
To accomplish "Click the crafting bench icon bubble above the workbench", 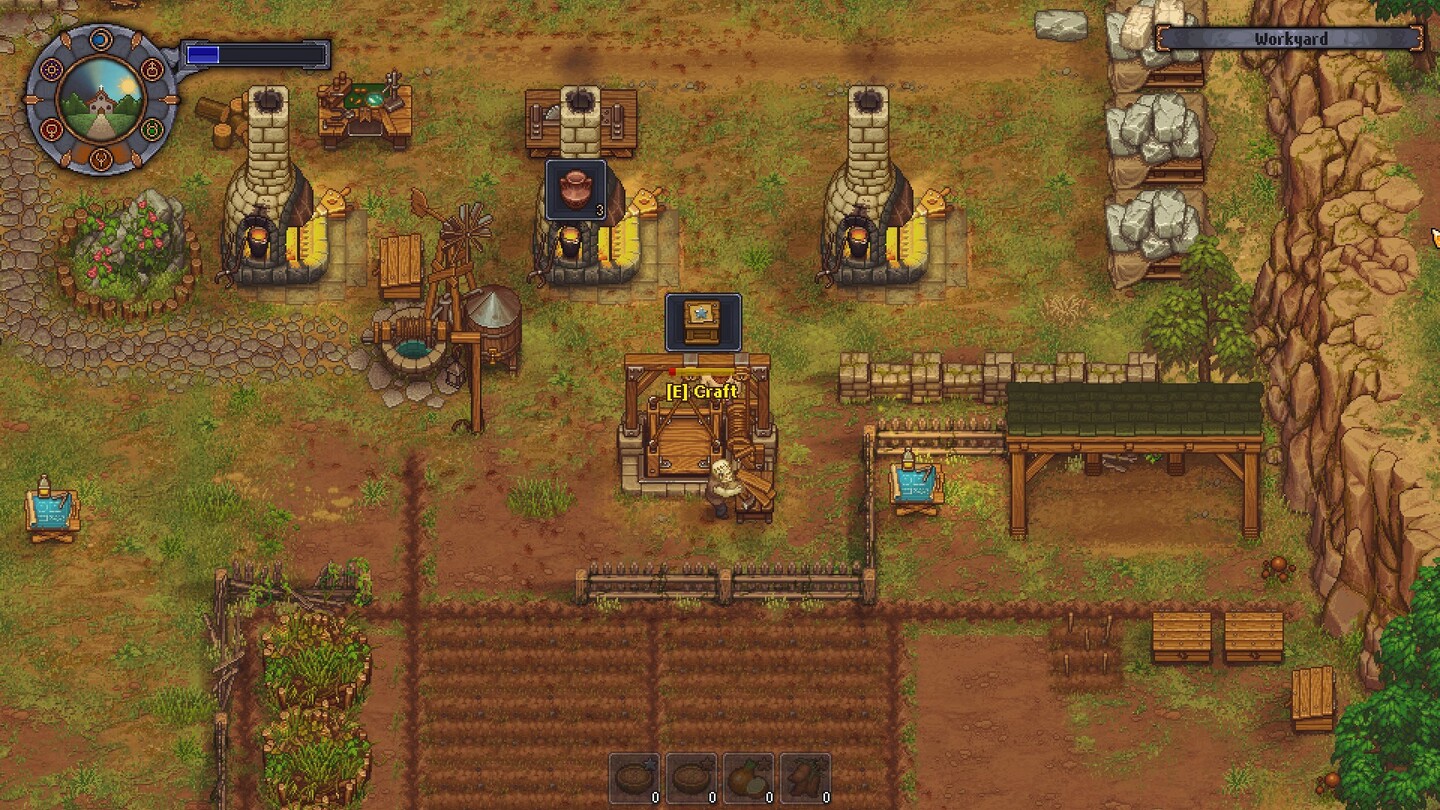I will [x=703, y=322].
